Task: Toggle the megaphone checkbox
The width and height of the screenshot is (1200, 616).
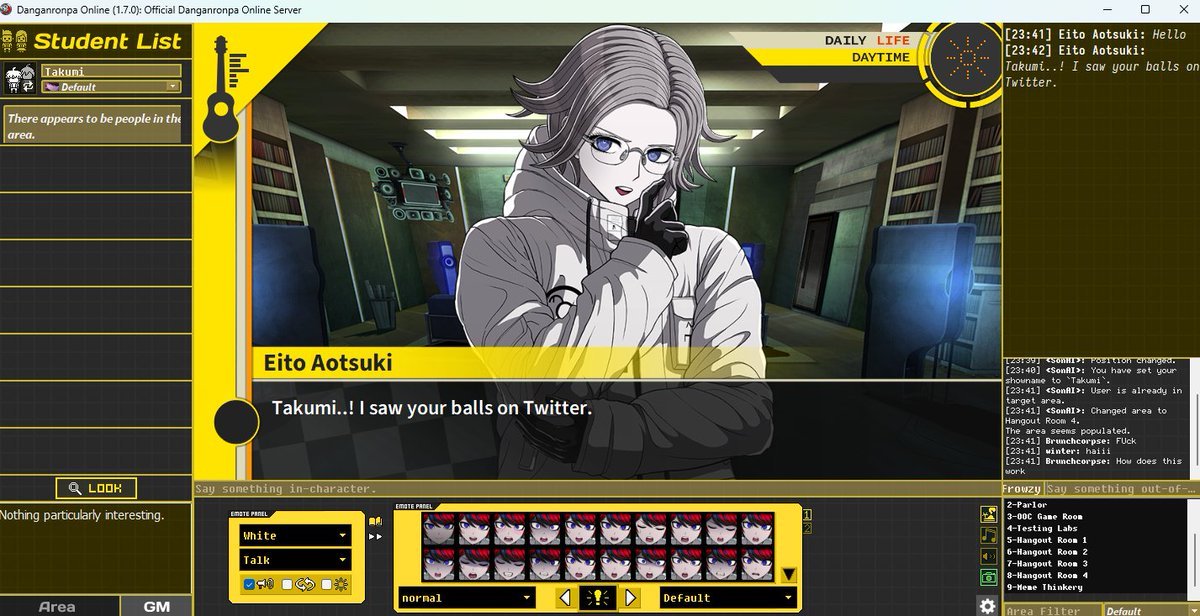Action: point(249,584)
